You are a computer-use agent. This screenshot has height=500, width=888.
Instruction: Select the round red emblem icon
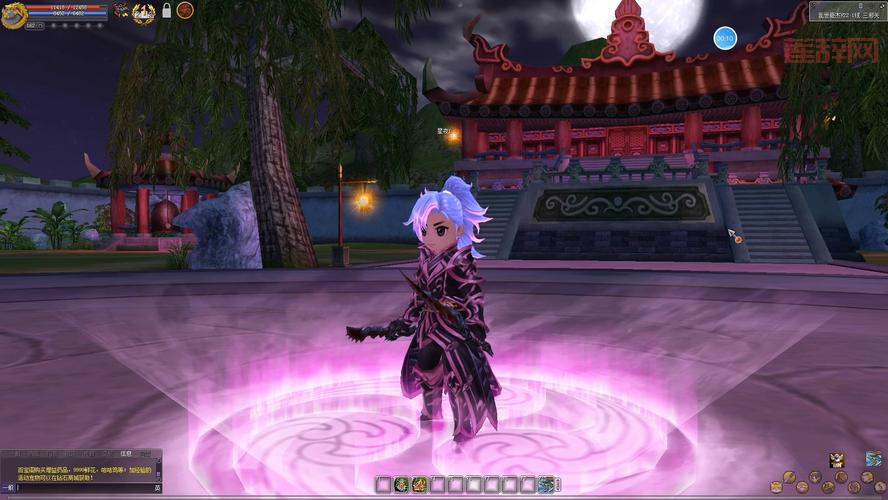[185, 10]
